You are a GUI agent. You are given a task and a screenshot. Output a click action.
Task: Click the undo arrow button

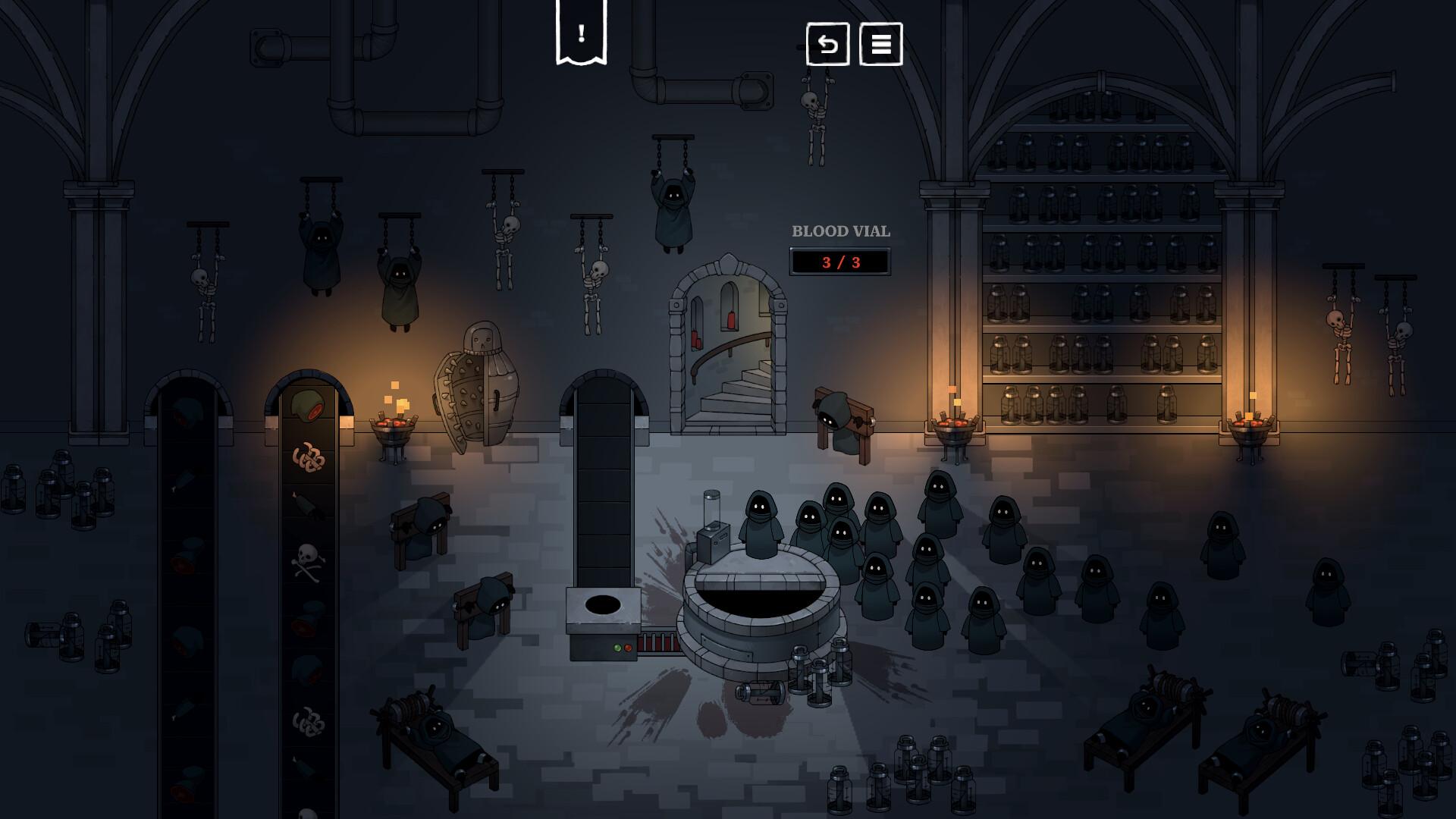[827, 44]
